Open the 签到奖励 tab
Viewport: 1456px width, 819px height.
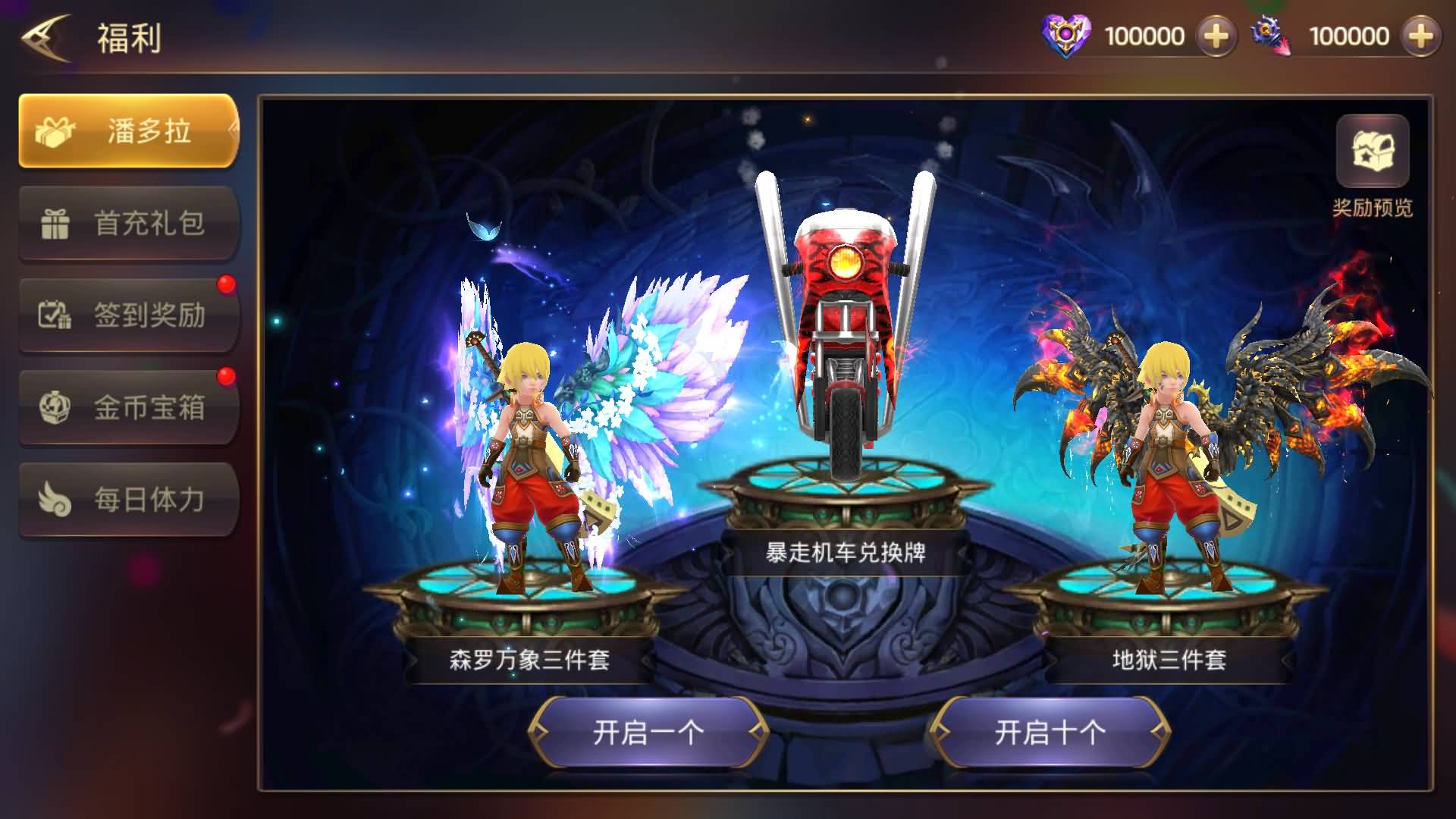[129, 315]
